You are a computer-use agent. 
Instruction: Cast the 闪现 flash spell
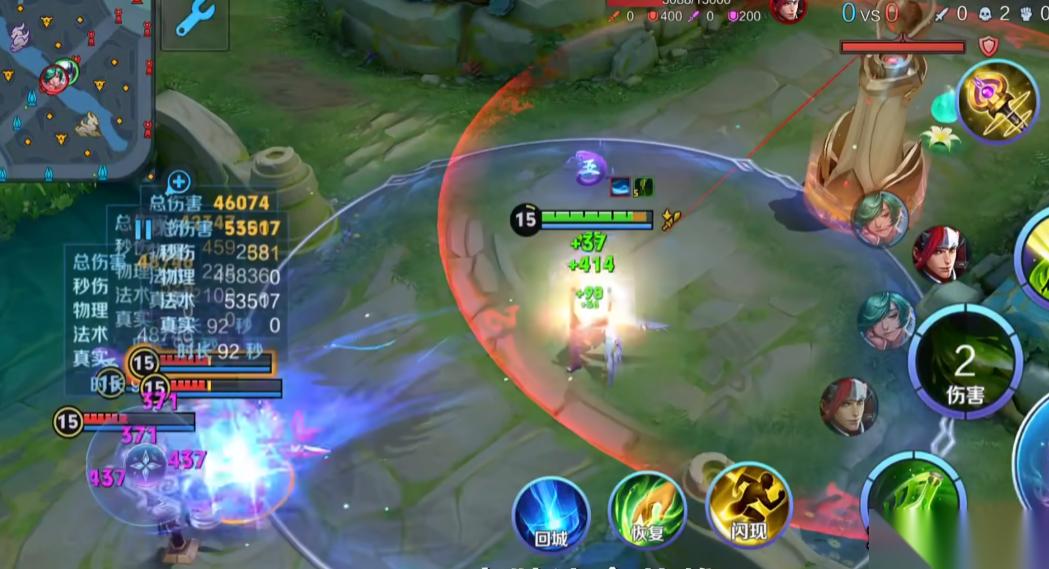coord(748,507)
